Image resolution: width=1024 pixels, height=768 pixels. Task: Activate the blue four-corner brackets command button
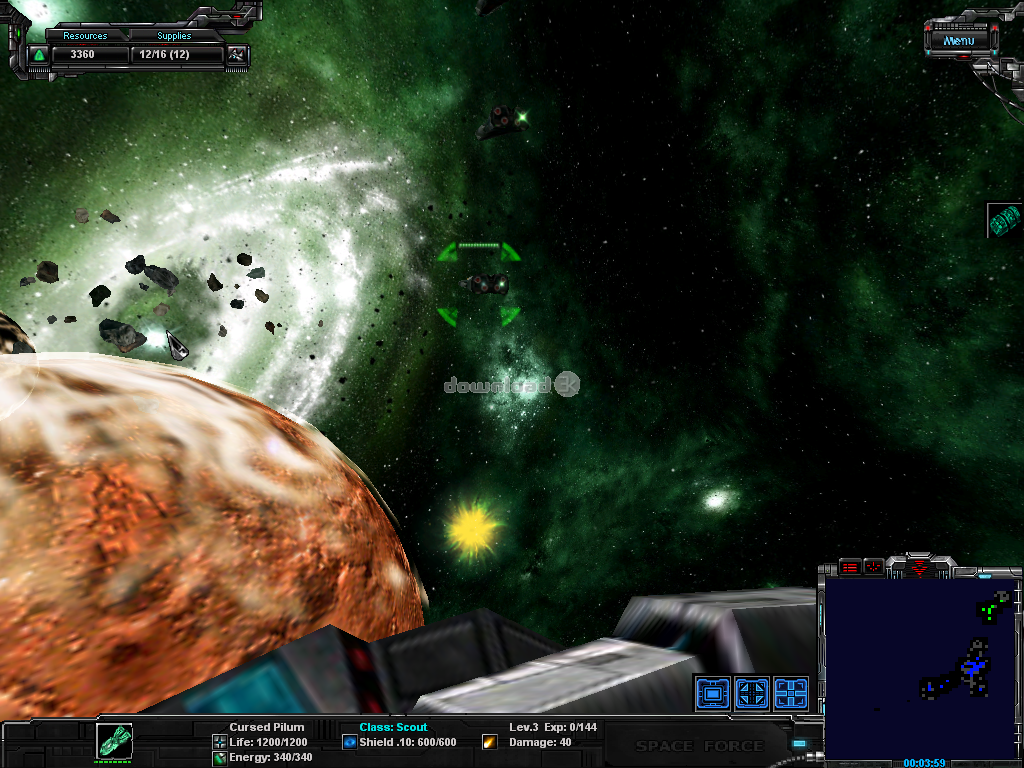pos(791,692)
